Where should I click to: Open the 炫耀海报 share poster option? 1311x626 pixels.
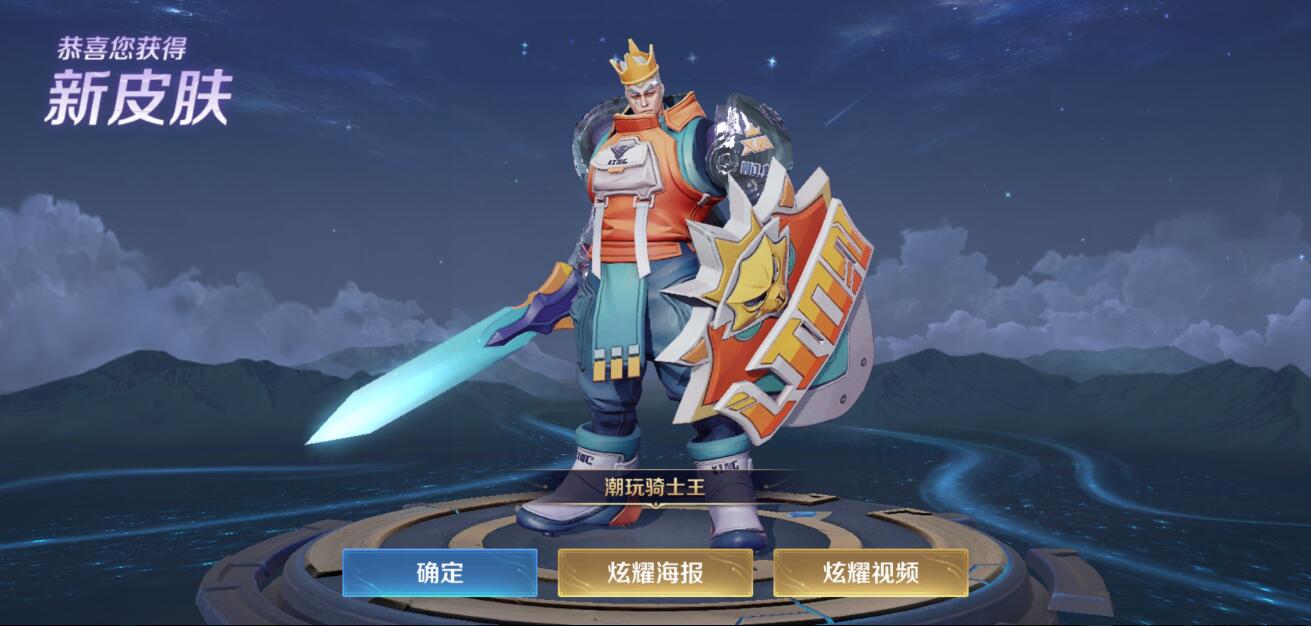click(x=655, y=572)
